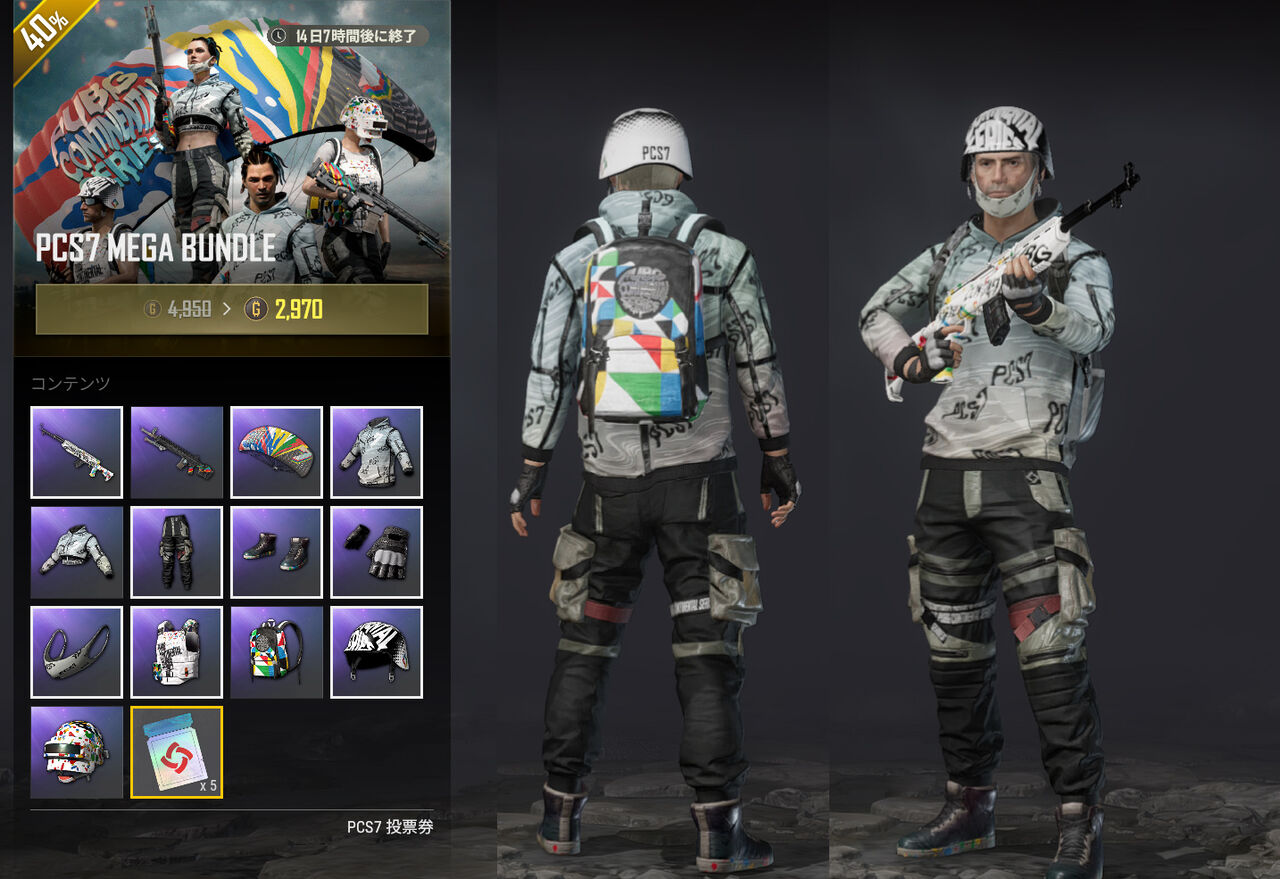Select the black DMR weapon skin icon

pyautogui.click(x=176, y=452)
